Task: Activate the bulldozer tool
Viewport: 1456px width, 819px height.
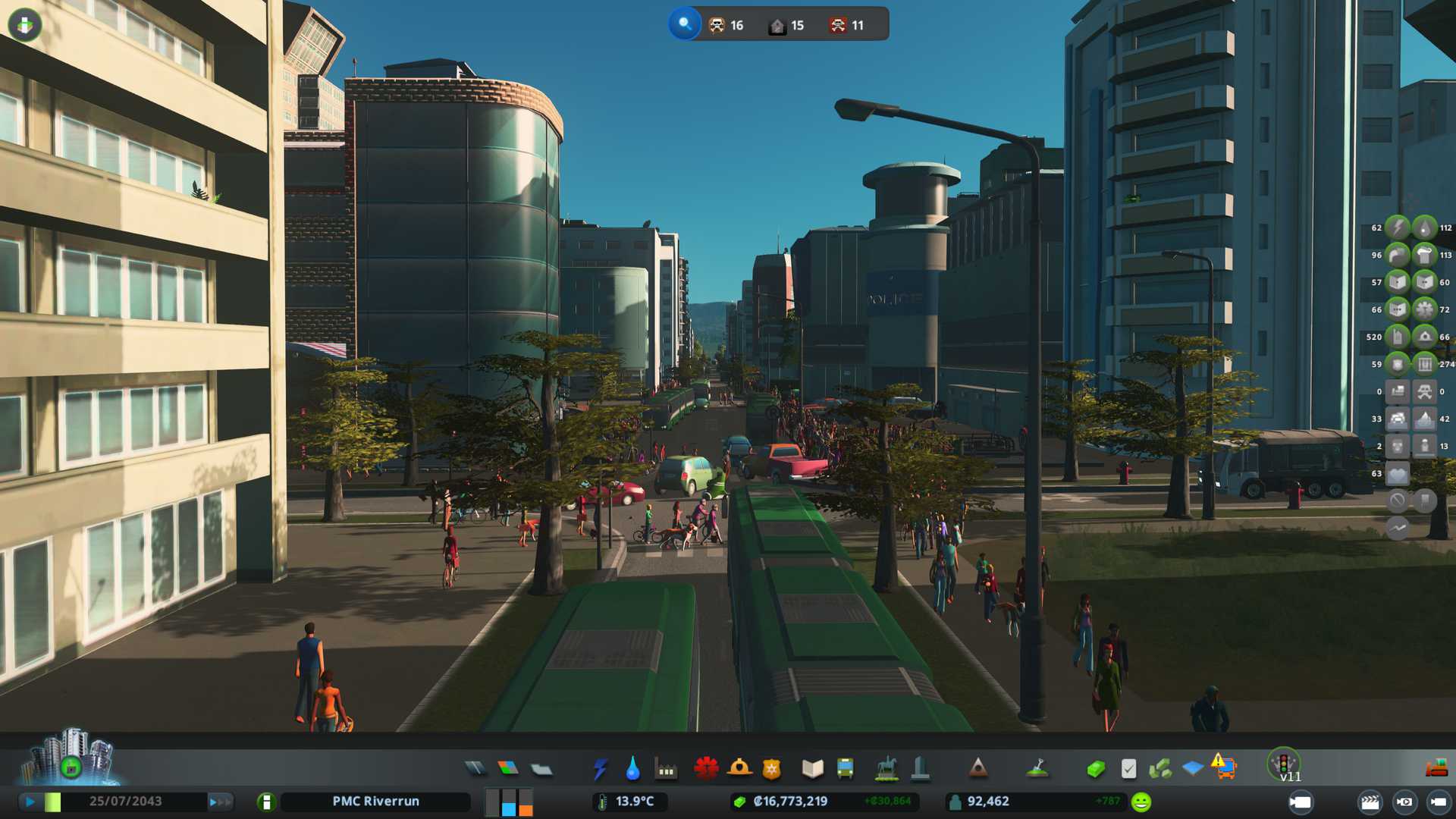Action: tap(1436, 769)
